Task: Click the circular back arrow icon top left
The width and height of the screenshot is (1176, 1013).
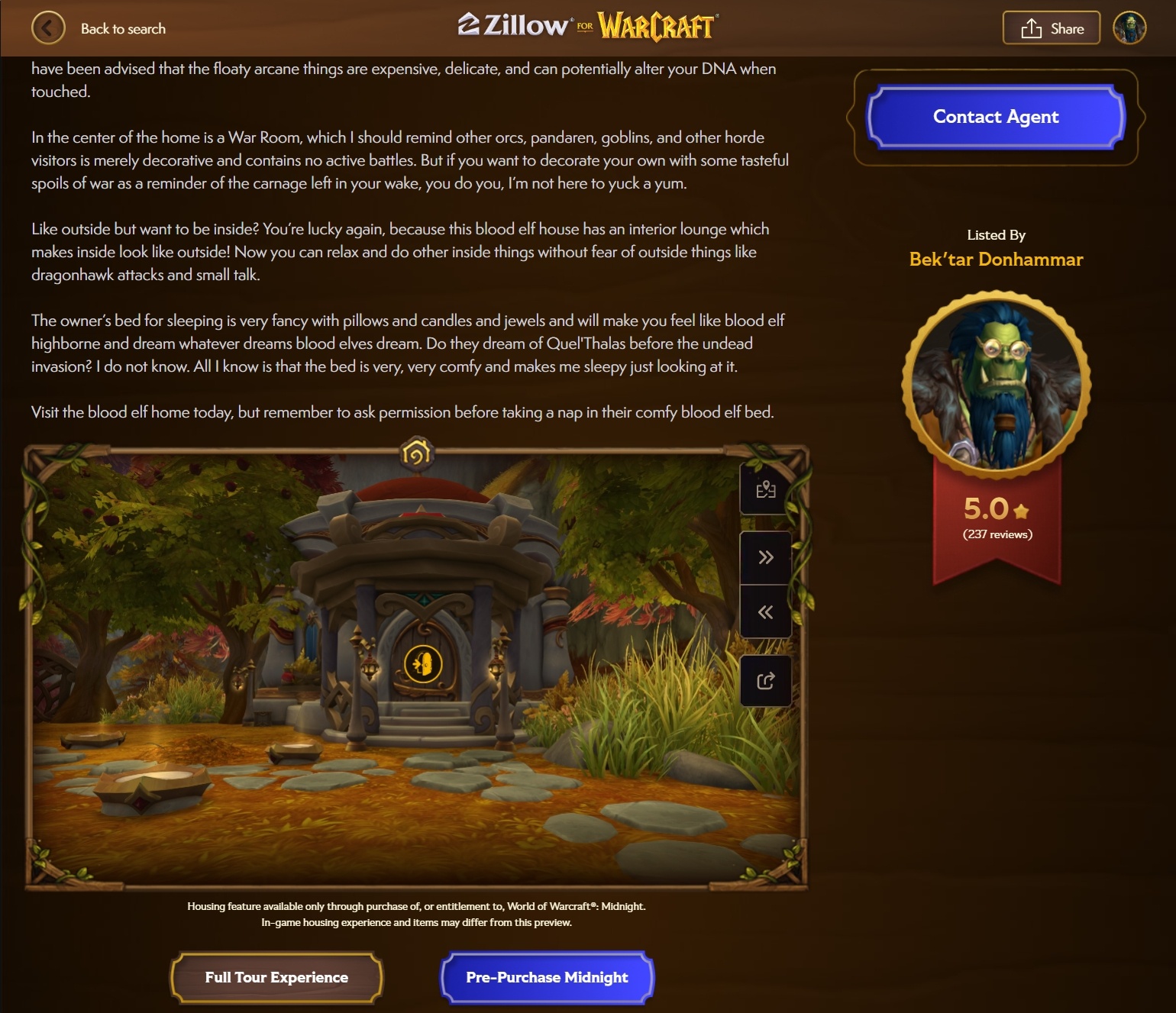Action: tap(48, 27)
